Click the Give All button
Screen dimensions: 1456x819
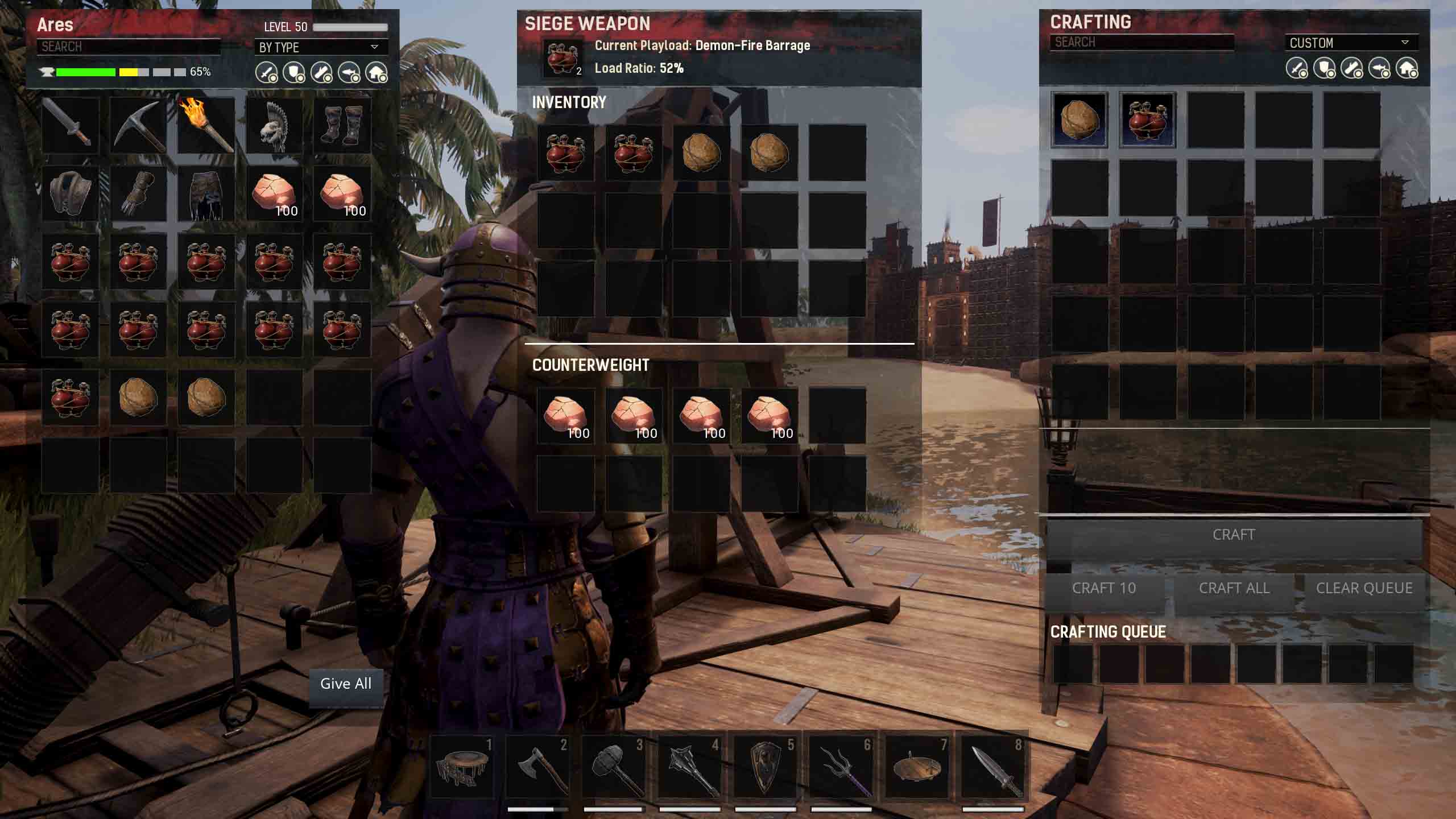click(346, 684)
